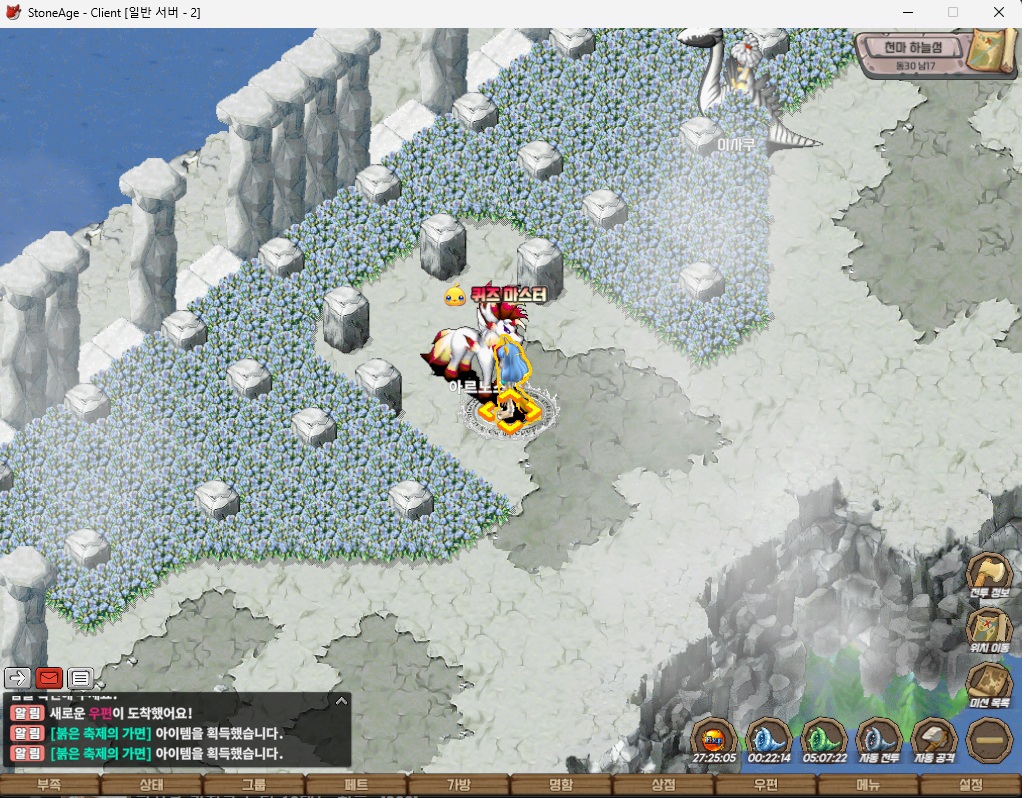Toggle 자동 공격 stone hammer icon
Viewport: 1029px width, 798px height.
pyautogui.click(x=934, y=741)
